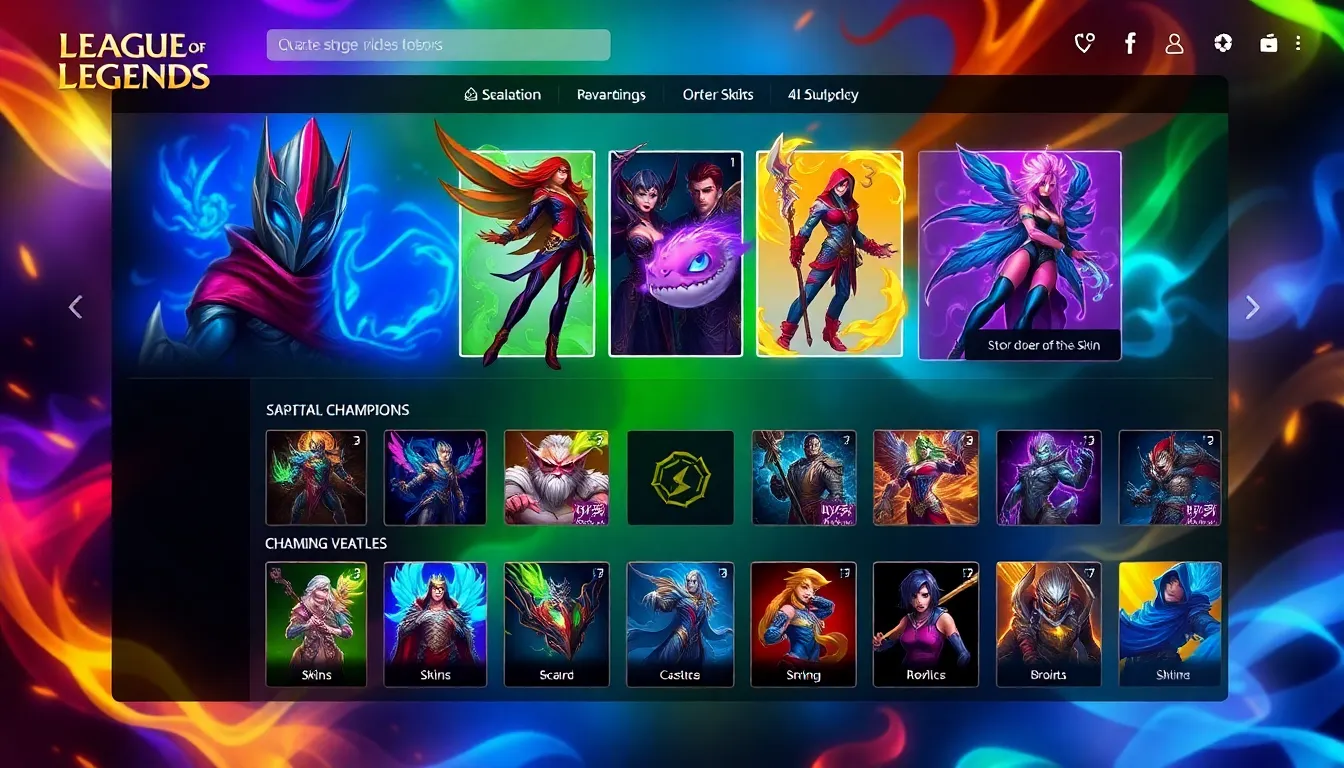Pick the armored helmet tile labeled Broirts
This screenshot has width=1344, height=768.
click(x=1048, y=624)
